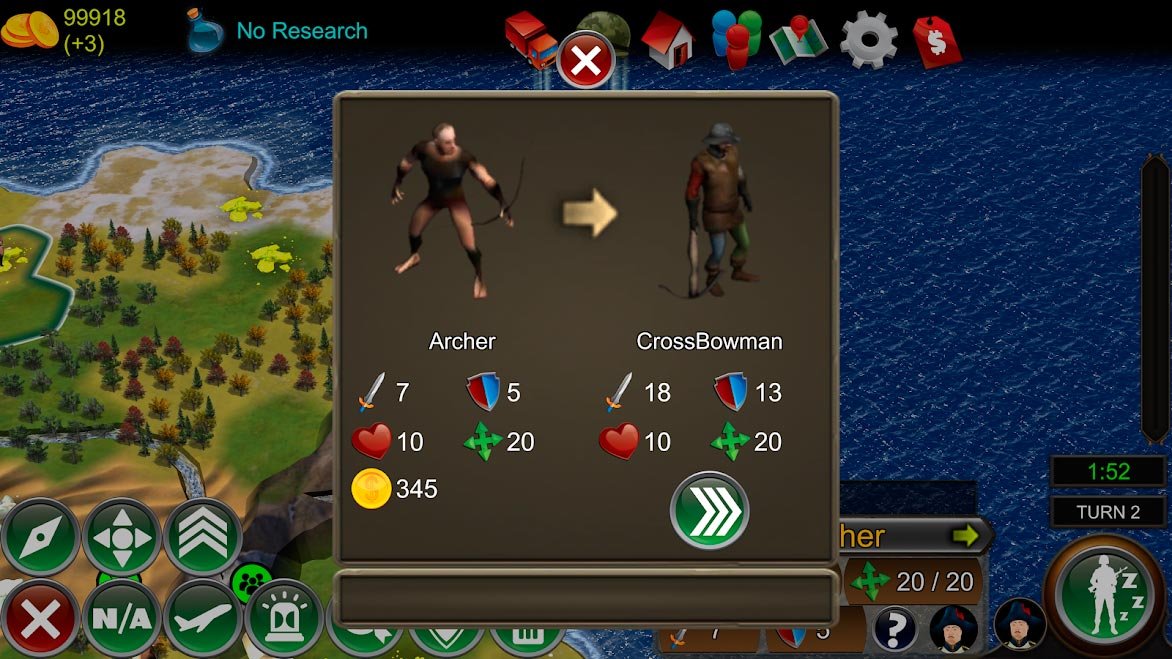Open the red truck menu icon
Viewport: 1172px width, 659px height.
pos(531,39)
